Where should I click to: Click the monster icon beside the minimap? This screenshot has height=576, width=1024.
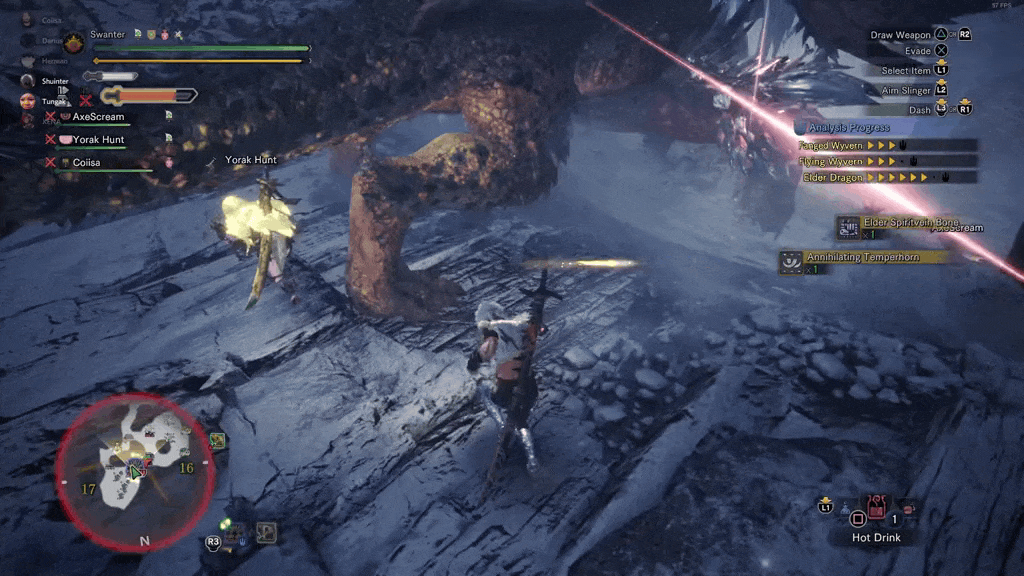pyautogui.click(x=218, y=439)
